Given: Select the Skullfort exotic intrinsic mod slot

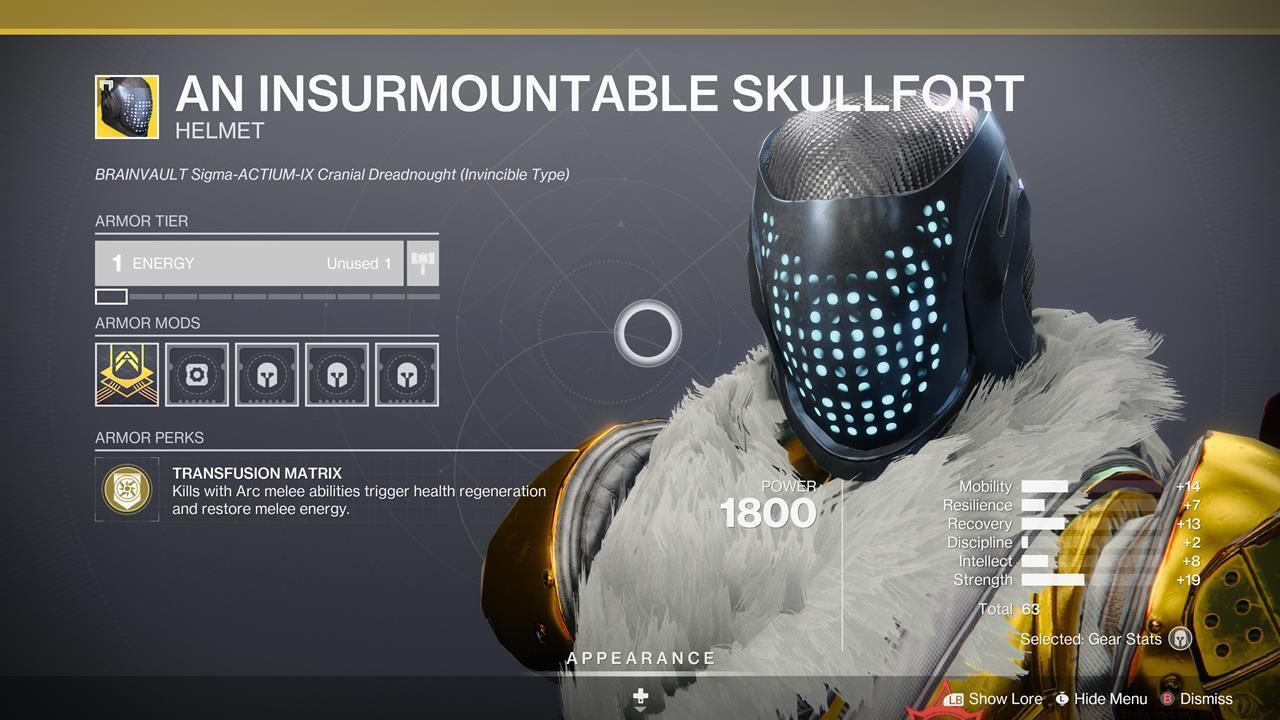Looking at the screenshot, I should pos(126,374).
